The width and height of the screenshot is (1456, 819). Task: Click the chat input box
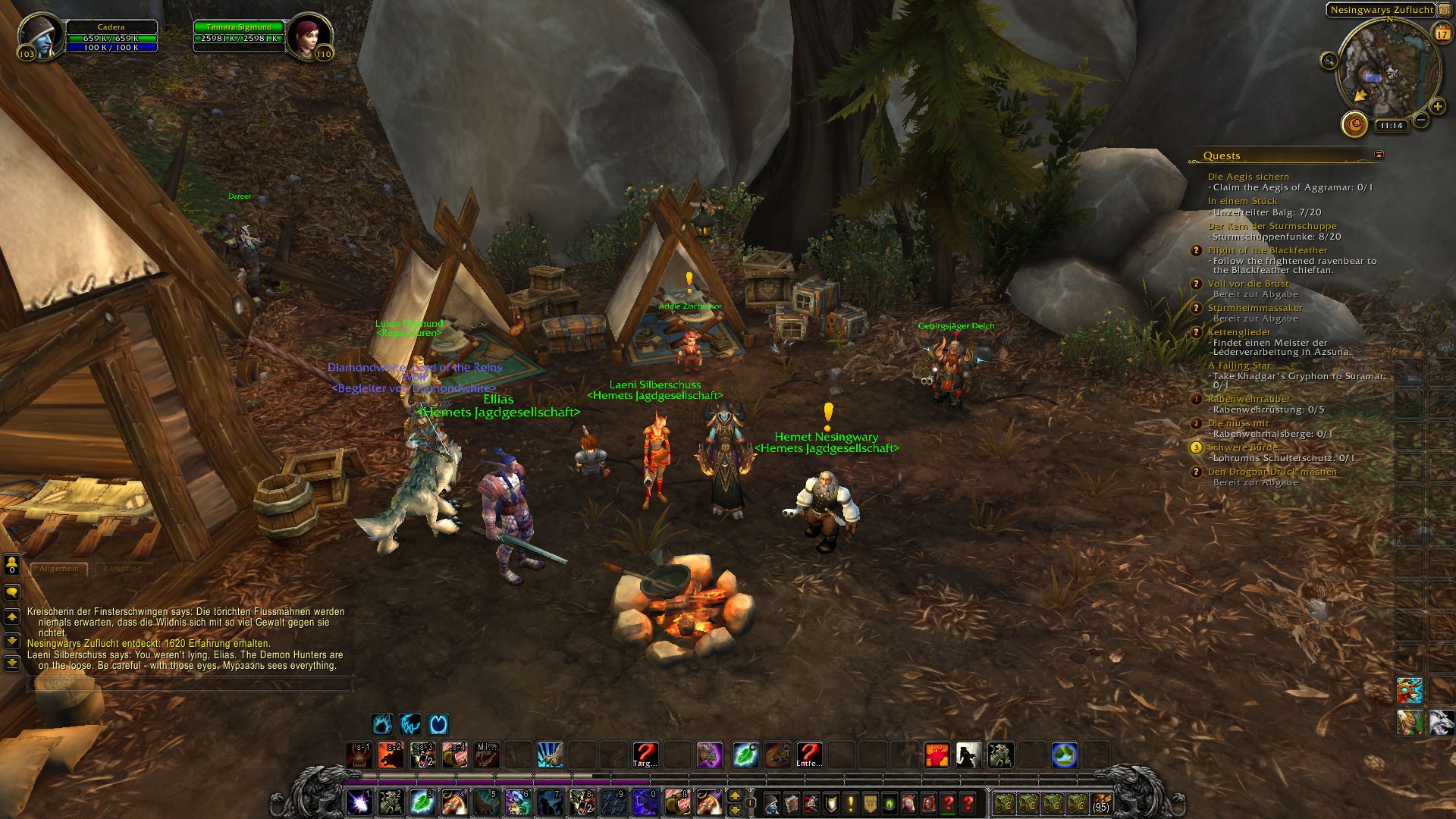tap(190, 684)
